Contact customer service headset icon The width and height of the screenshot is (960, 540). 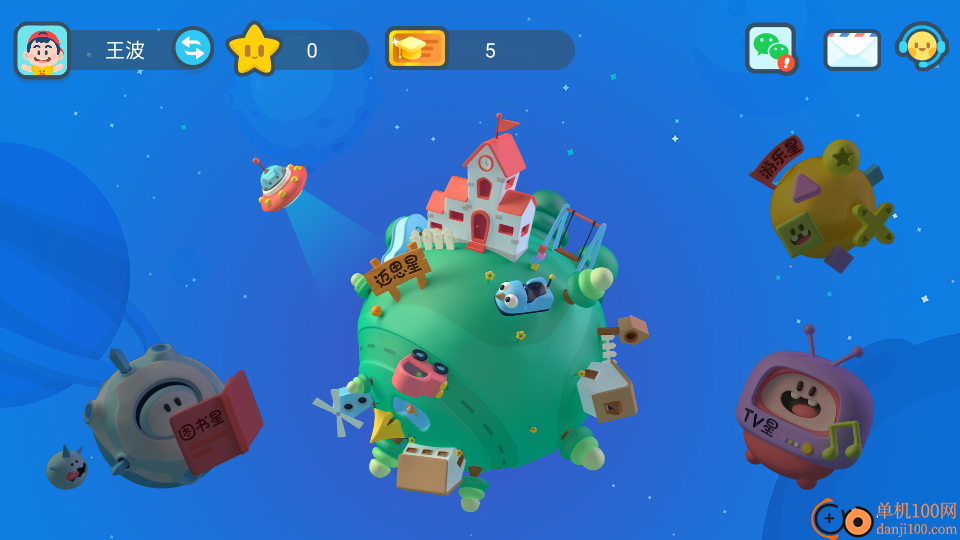pyautogui.click(x=921, y=47)
